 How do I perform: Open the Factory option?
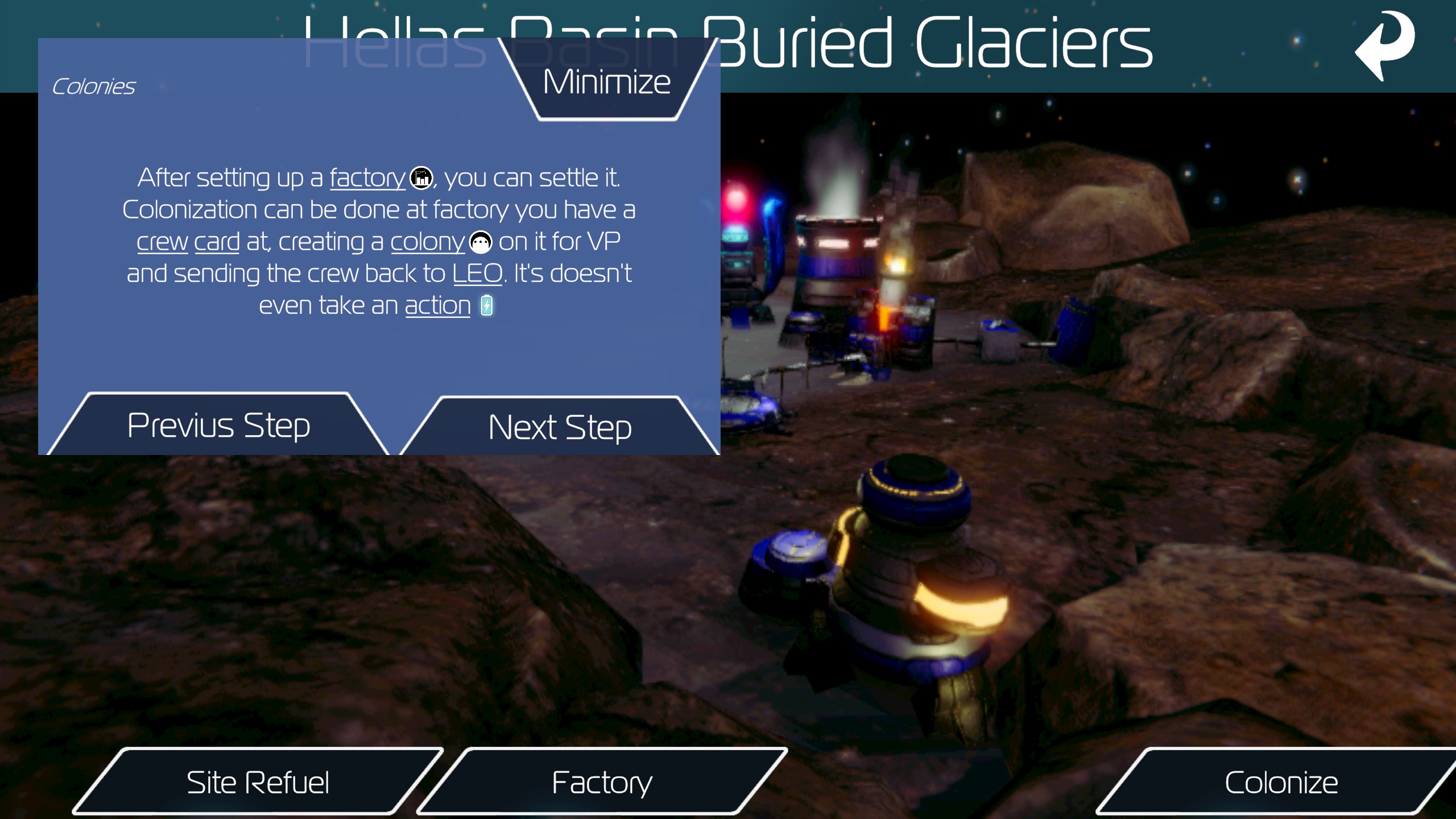[602, 783]
